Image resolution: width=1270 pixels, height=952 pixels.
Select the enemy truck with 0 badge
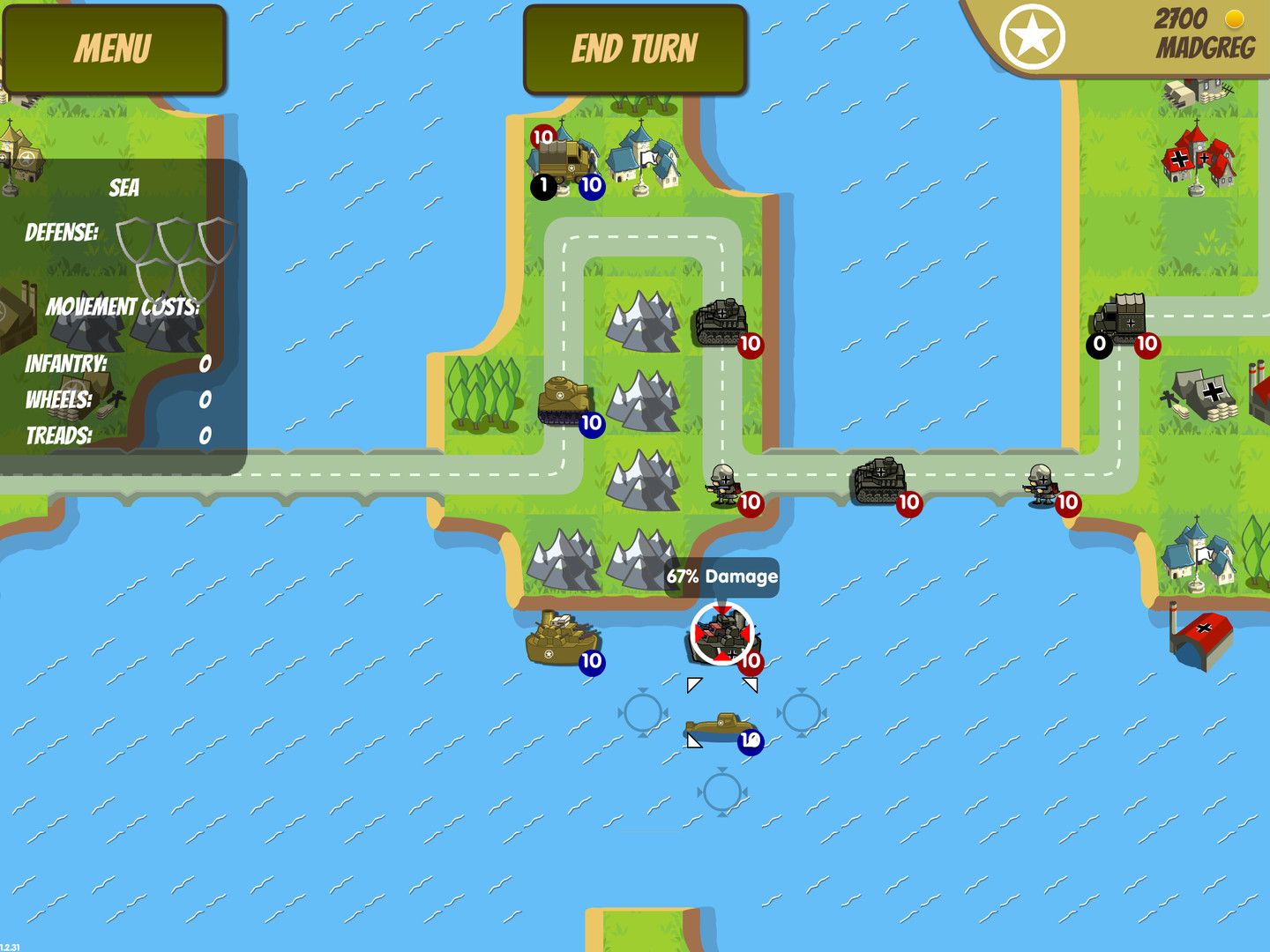(1122, 322)
